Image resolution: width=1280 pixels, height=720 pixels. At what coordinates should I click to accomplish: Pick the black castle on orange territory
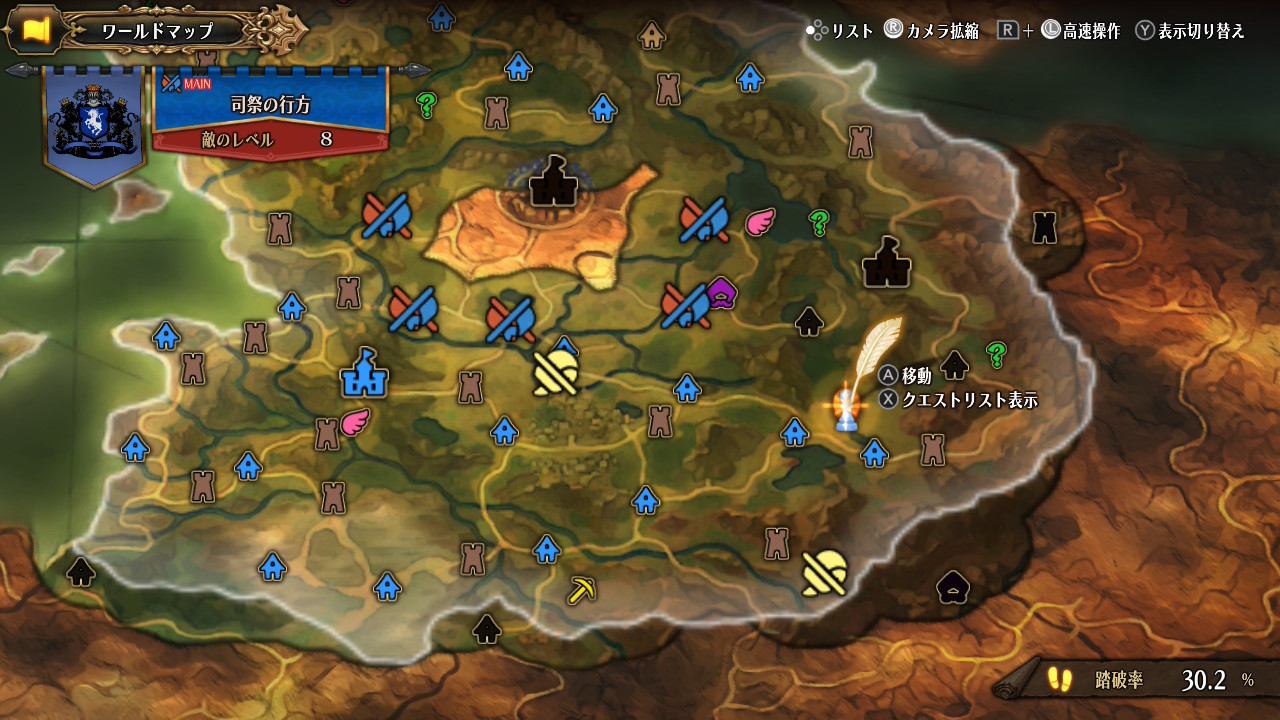click(x=550, y=182)
